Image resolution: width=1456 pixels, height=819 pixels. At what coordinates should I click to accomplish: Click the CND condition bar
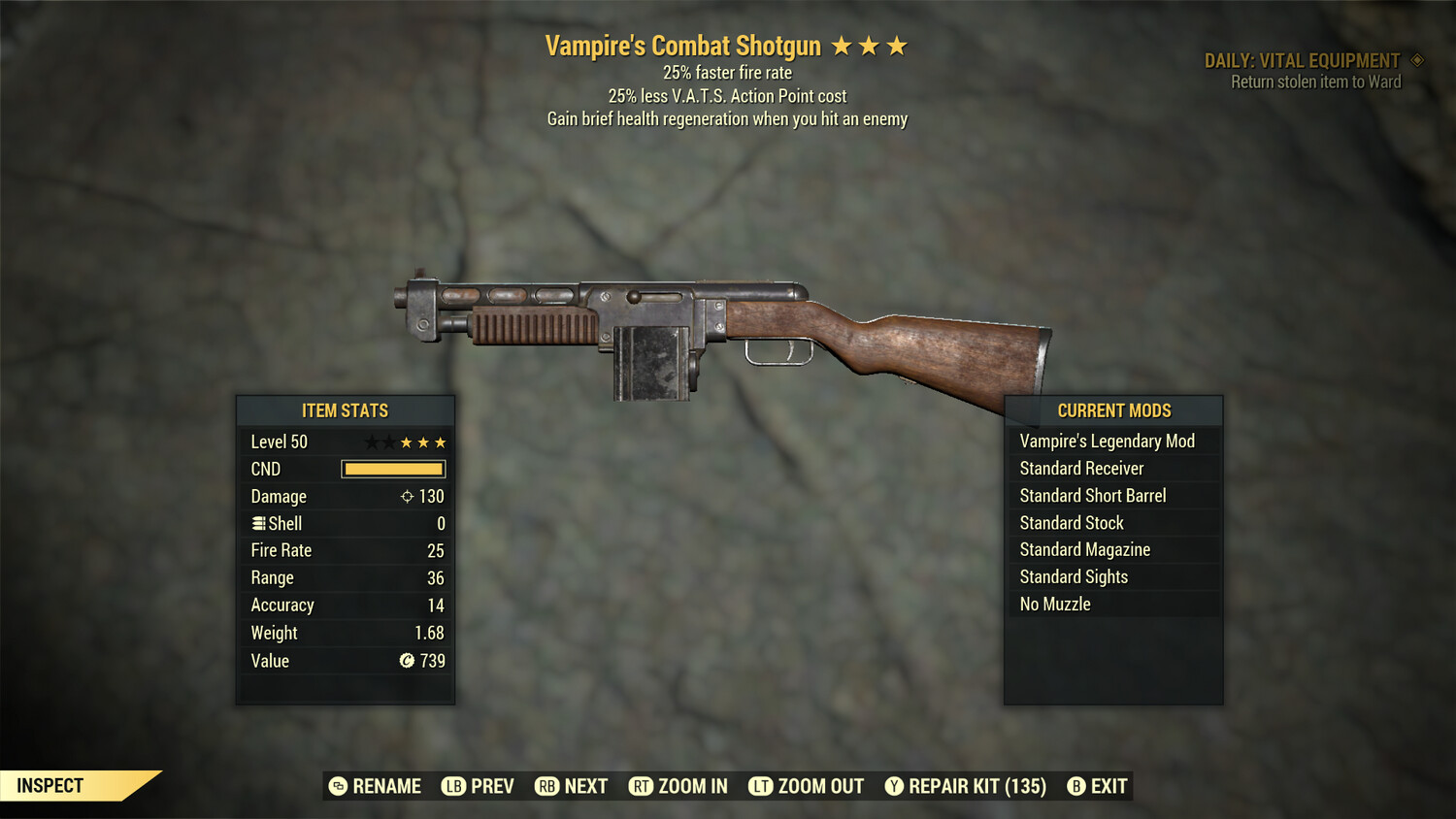[x=393, y=469]
